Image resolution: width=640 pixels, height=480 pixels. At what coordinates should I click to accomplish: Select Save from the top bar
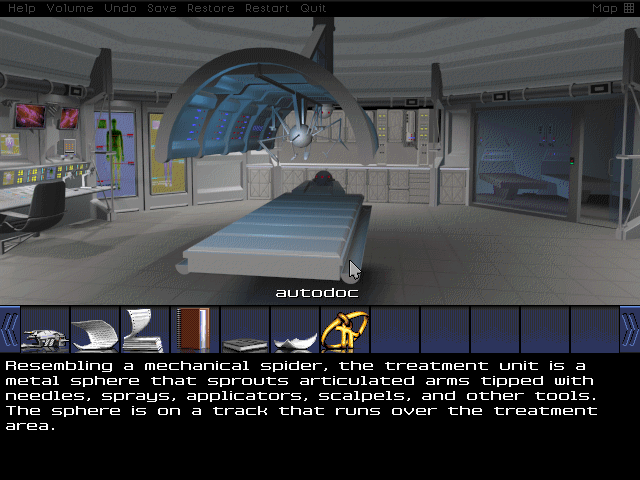(x=162, y=8)
